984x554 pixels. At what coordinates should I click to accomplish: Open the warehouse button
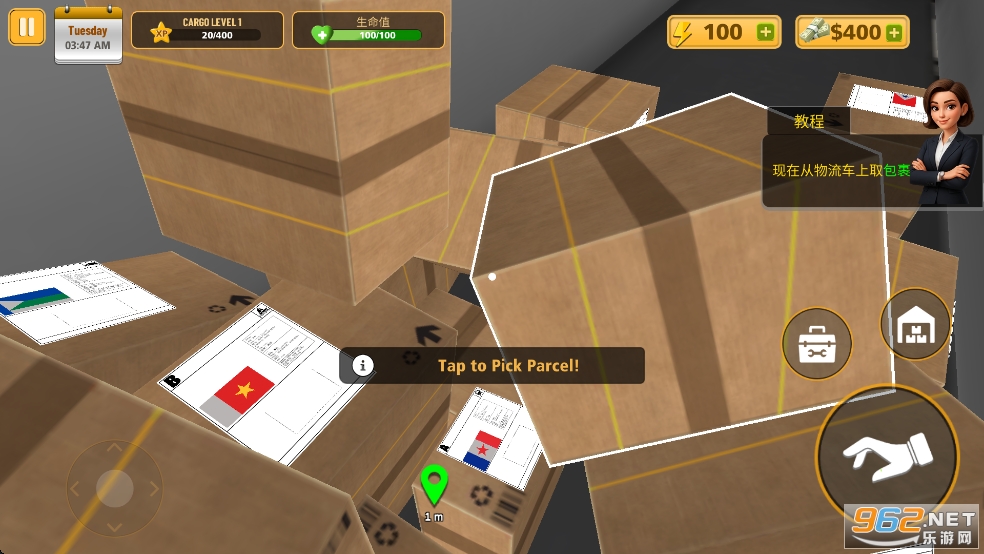pyautogui.click(x=915, y=324)
